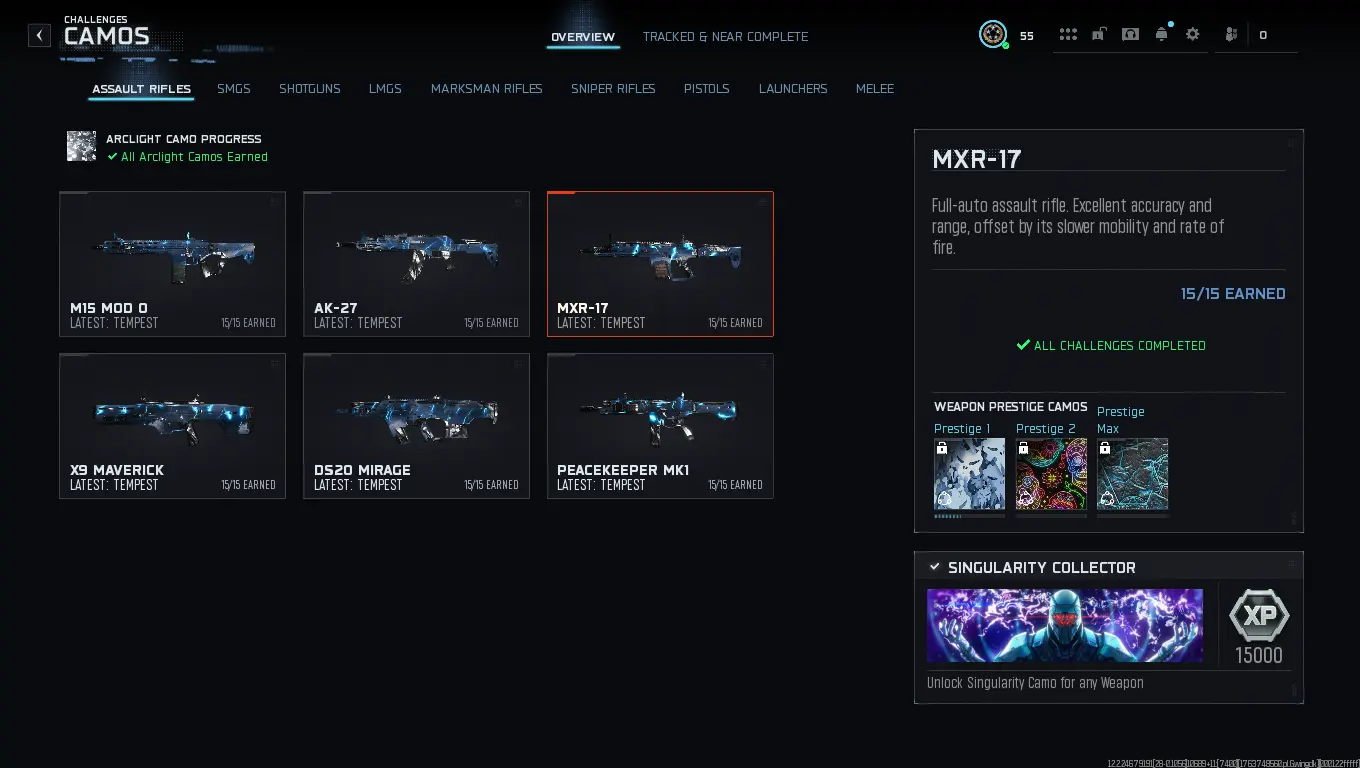Viewport: 1360px width, 768px height.
Task: Open the Tracked & Near Complete view
Action: pos(725,37)
